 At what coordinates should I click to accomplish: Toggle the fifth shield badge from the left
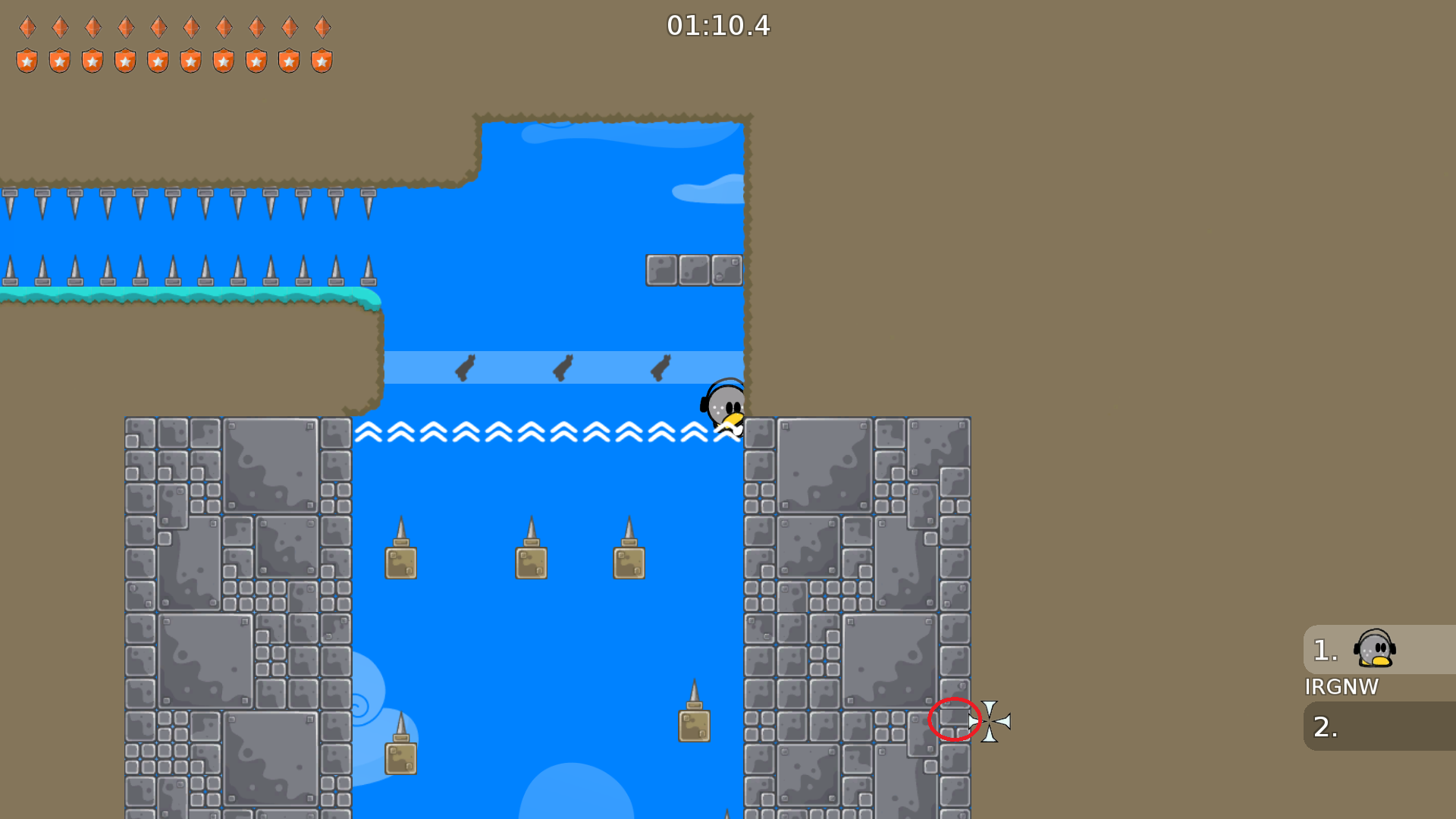pyautogui.click(x=158, y=59)
